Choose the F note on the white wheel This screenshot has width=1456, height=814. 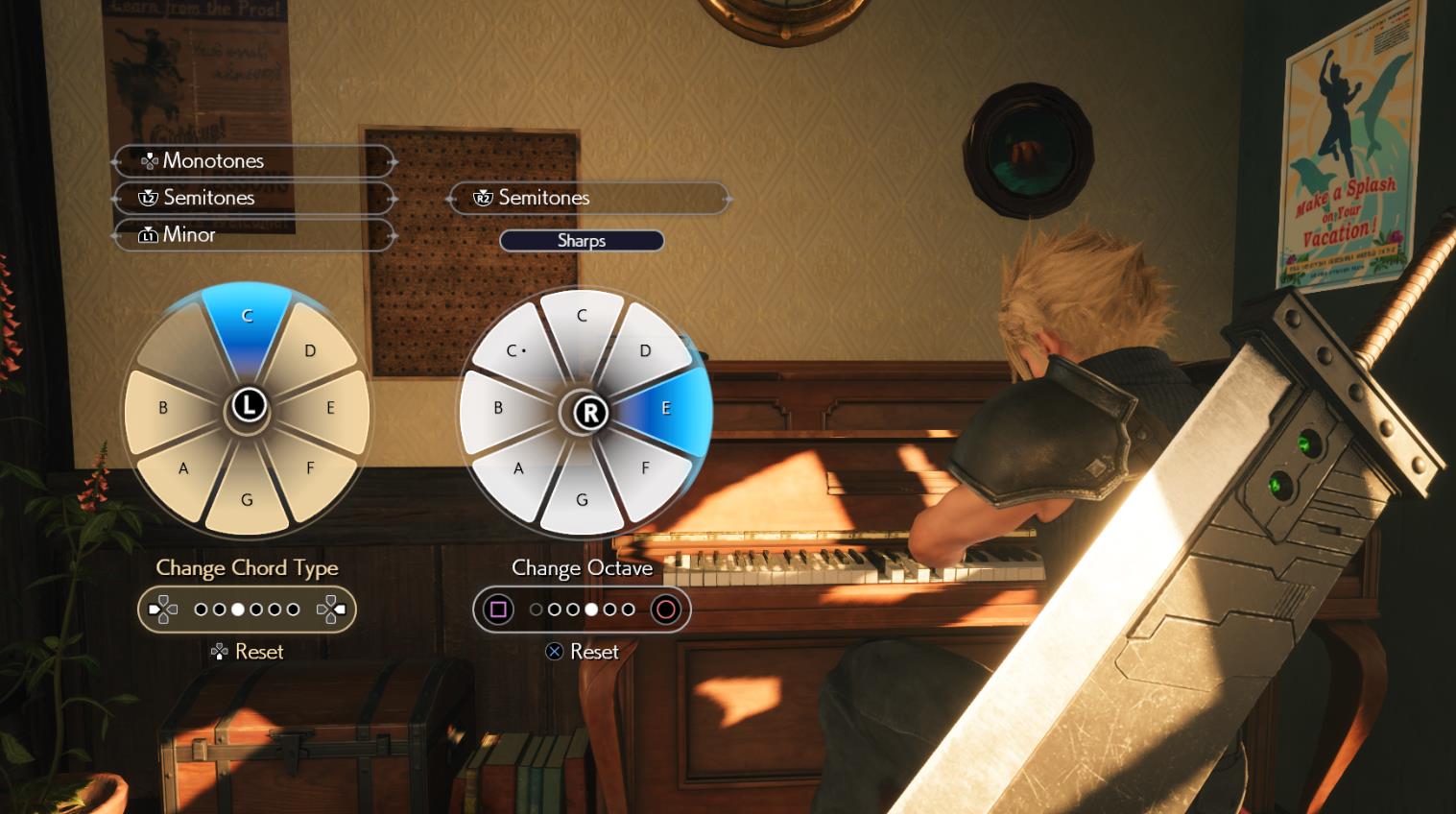(645, 467)
